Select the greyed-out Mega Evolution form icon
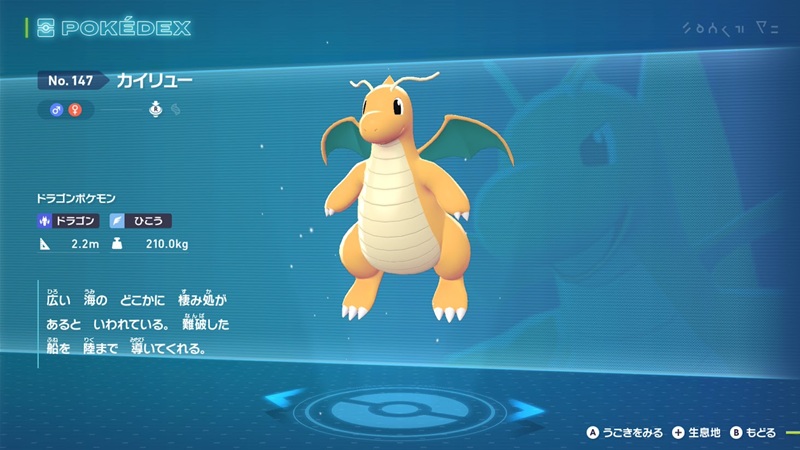This screenshot has width=800, height=450. pos(176,109)
